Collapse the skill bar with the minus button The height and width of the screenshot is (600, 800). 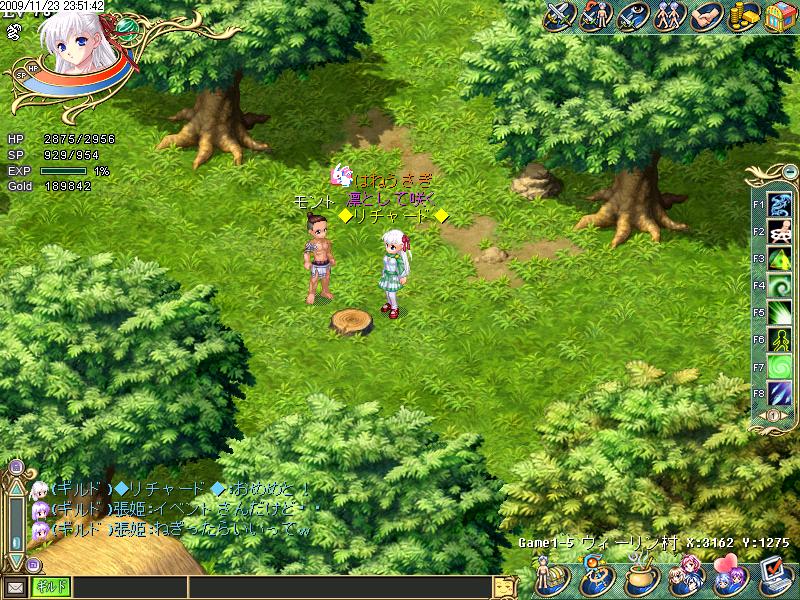pos(790,171)
